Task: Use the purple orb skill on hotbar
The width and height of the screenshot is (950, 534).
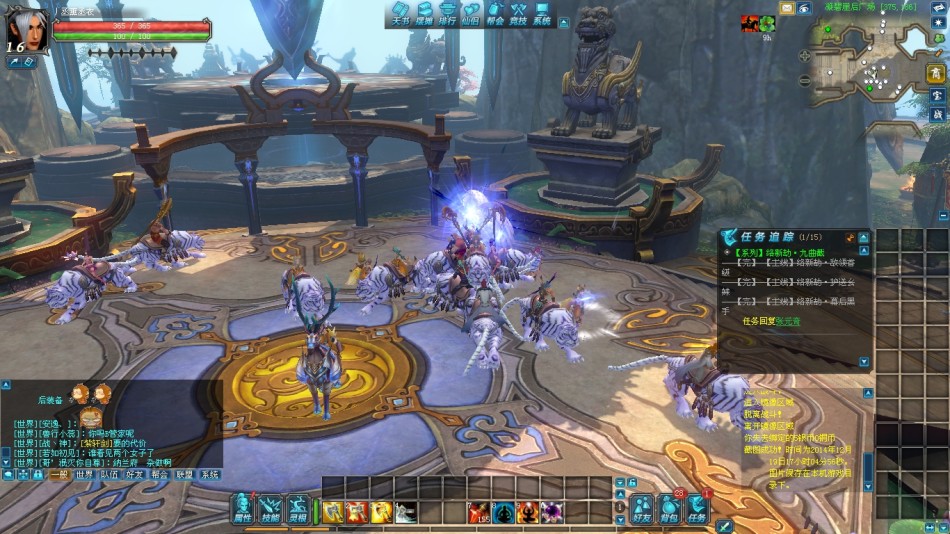Action: coord(552,512)
